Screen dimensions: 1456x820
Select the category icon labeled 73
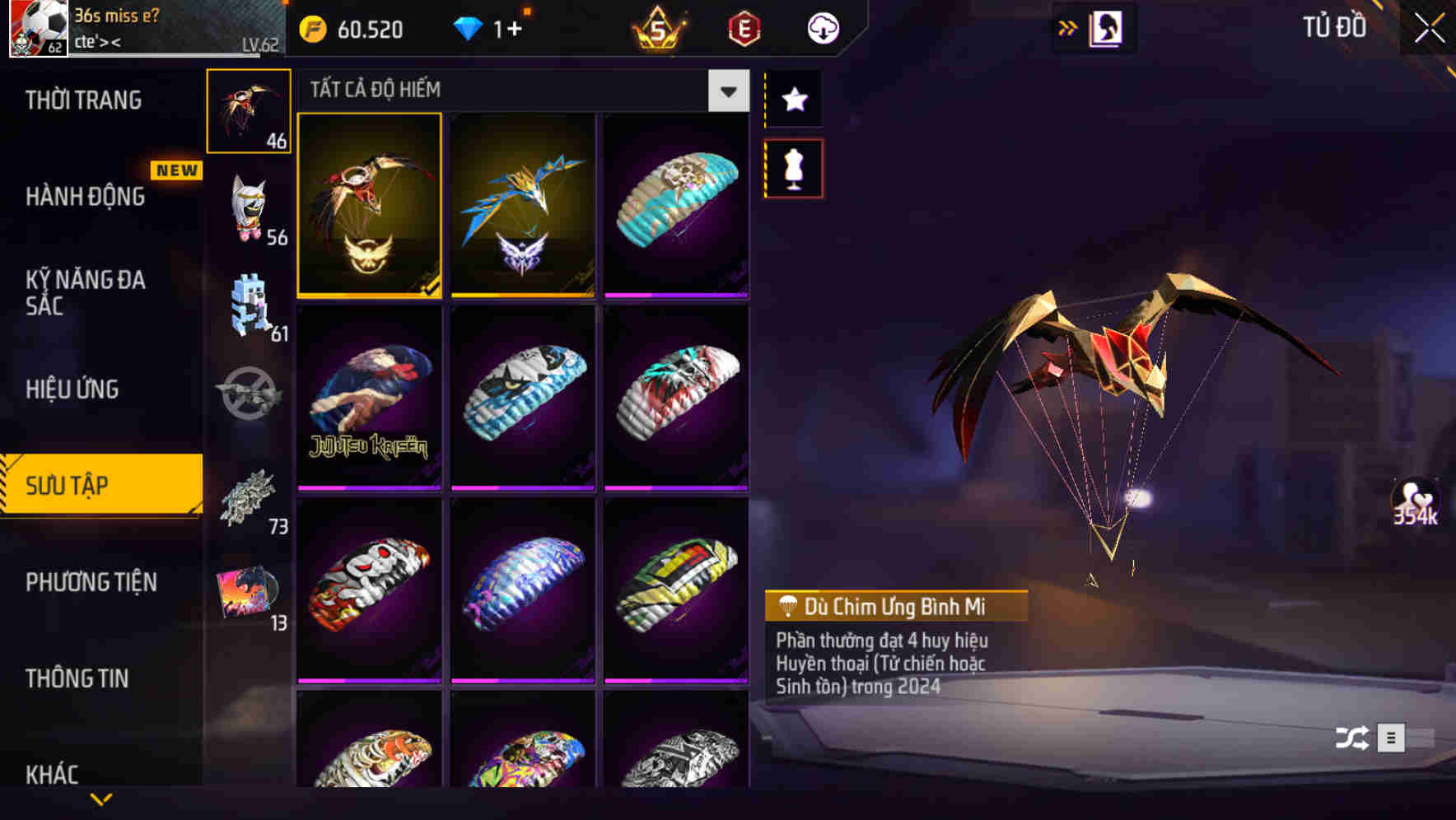click(249, 500)
